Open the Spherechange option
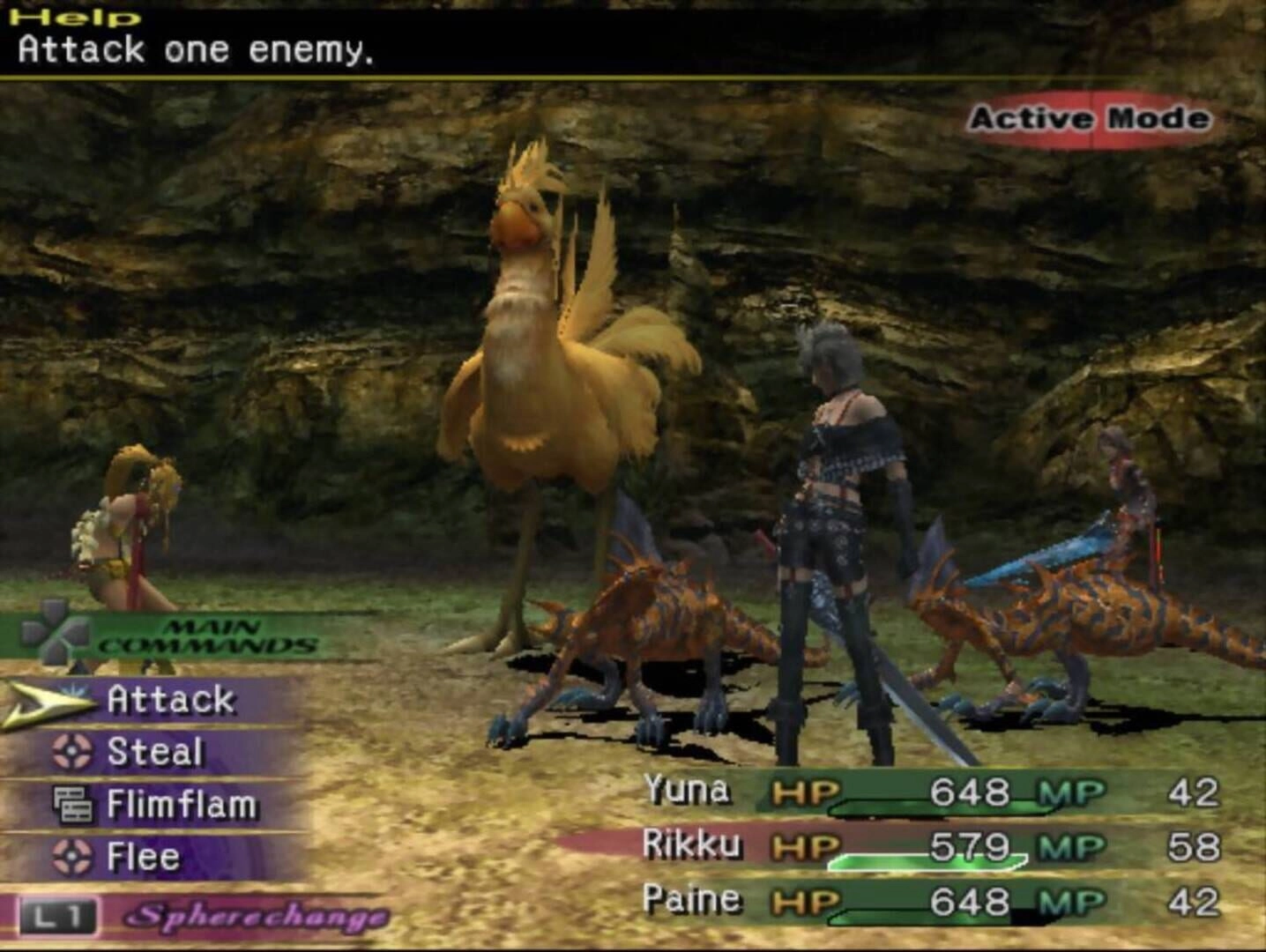The image size is (1266, 952). pos(256,917)
